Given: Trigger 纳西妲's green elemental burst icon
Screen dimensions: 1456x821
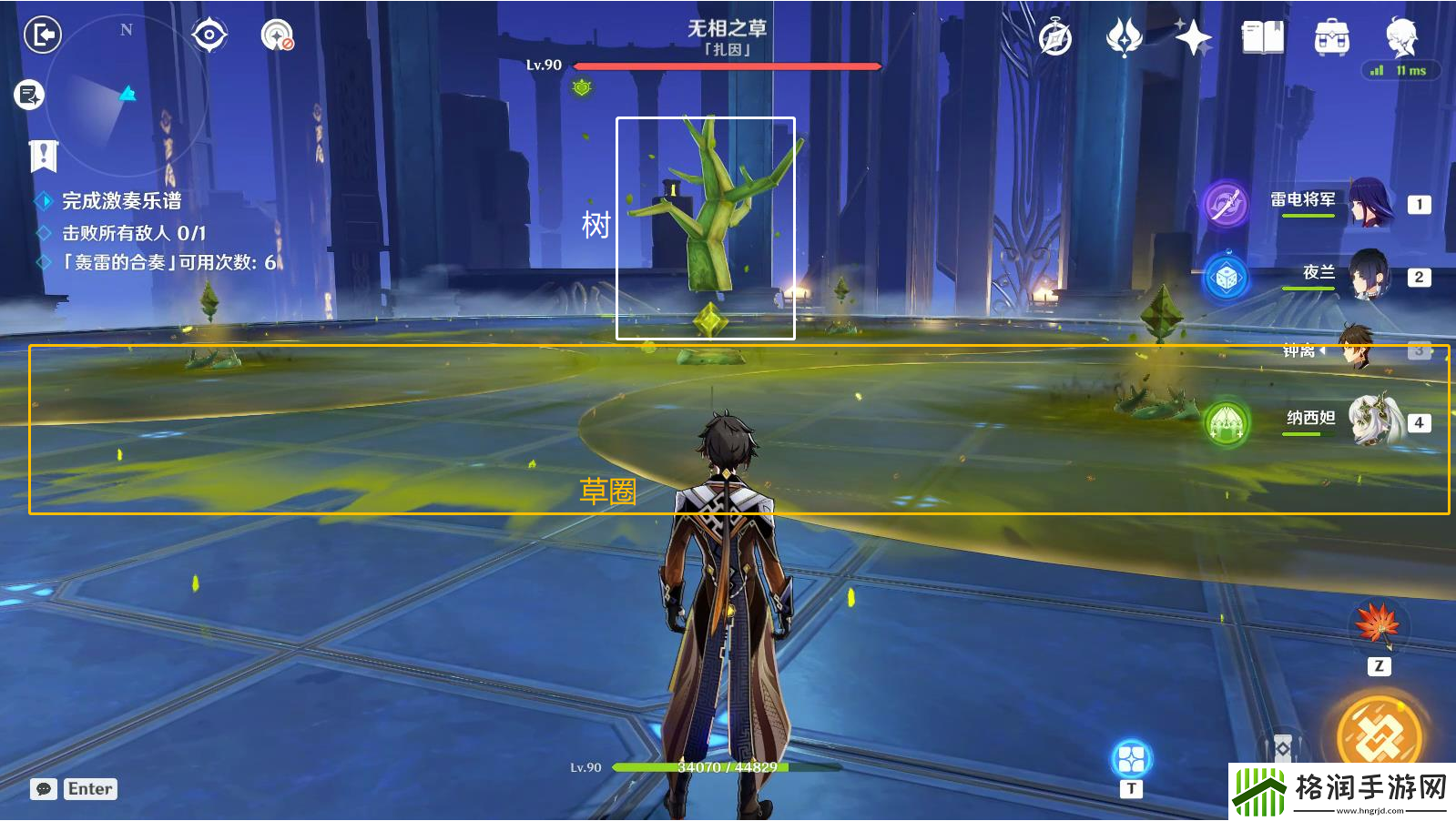Looking at the screenshot, I should point(1226,423).
